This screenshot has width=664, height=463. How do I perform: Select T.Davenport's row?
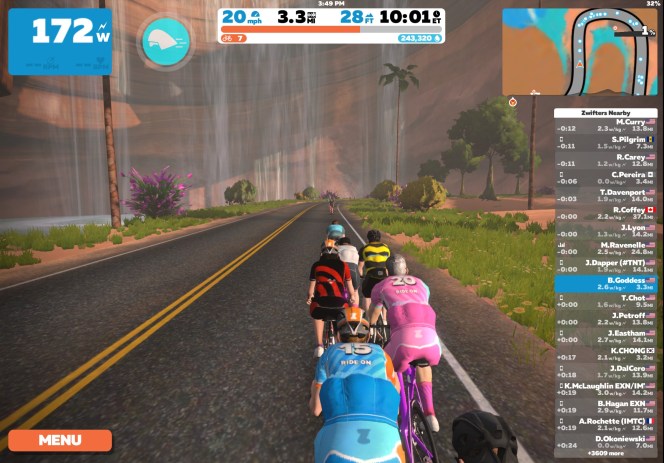(605, 195)
